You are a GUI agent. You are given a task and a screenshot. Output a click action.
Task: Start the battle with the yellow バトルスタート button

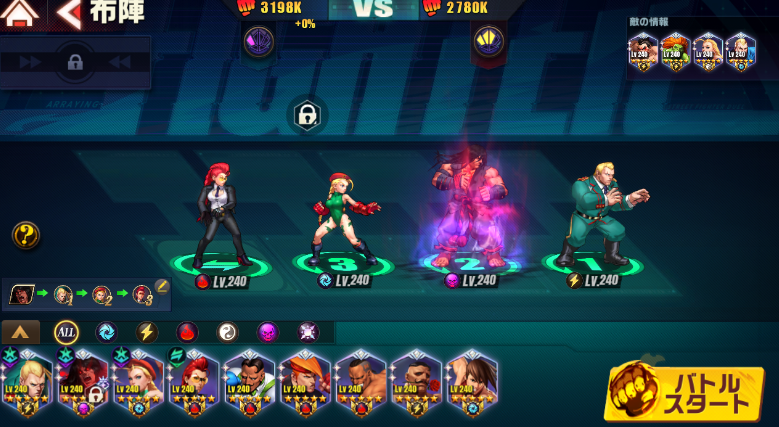(684, 391)
